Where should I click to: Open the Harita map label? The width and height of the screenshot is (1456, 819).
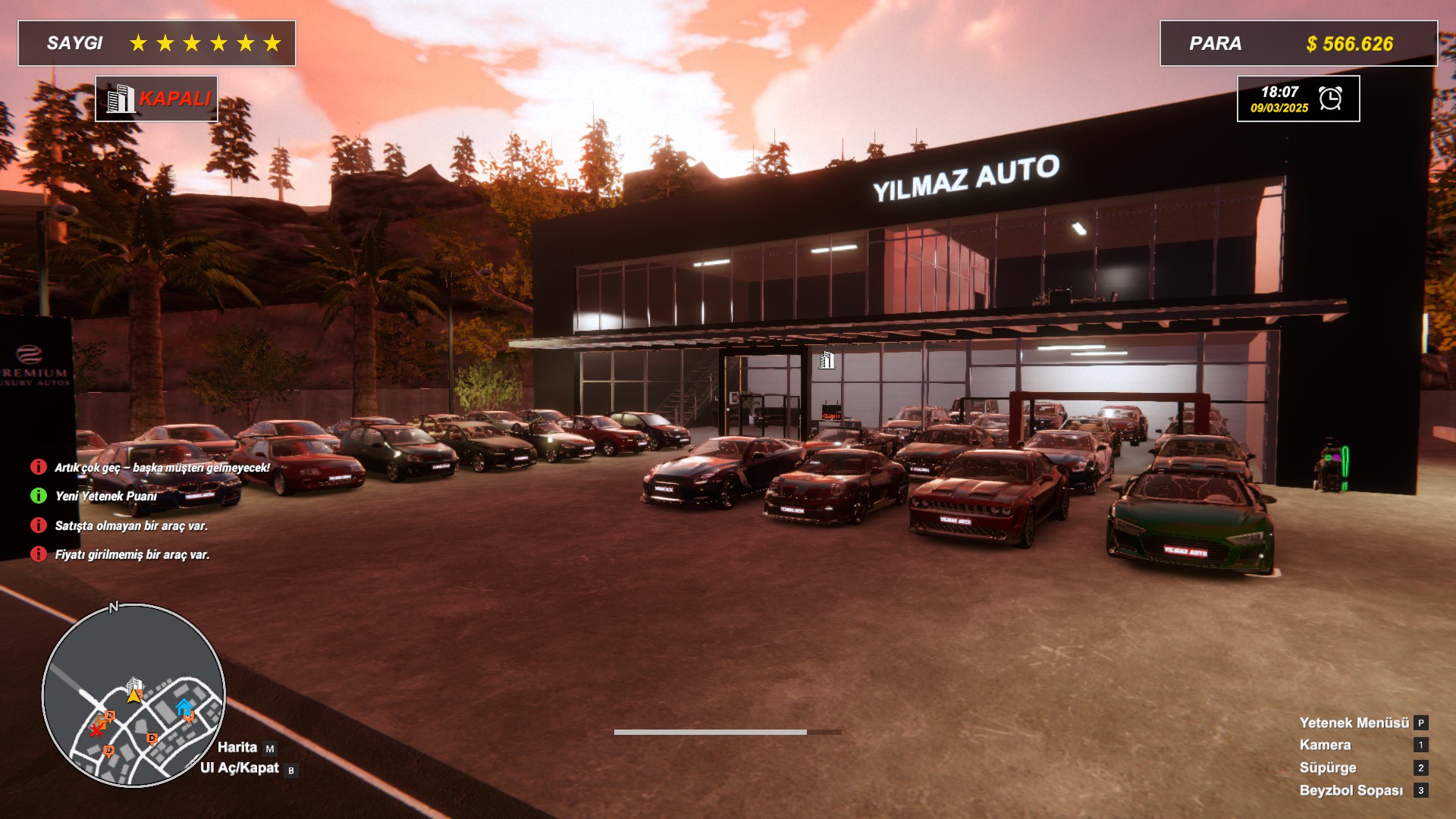pos(237,747)
